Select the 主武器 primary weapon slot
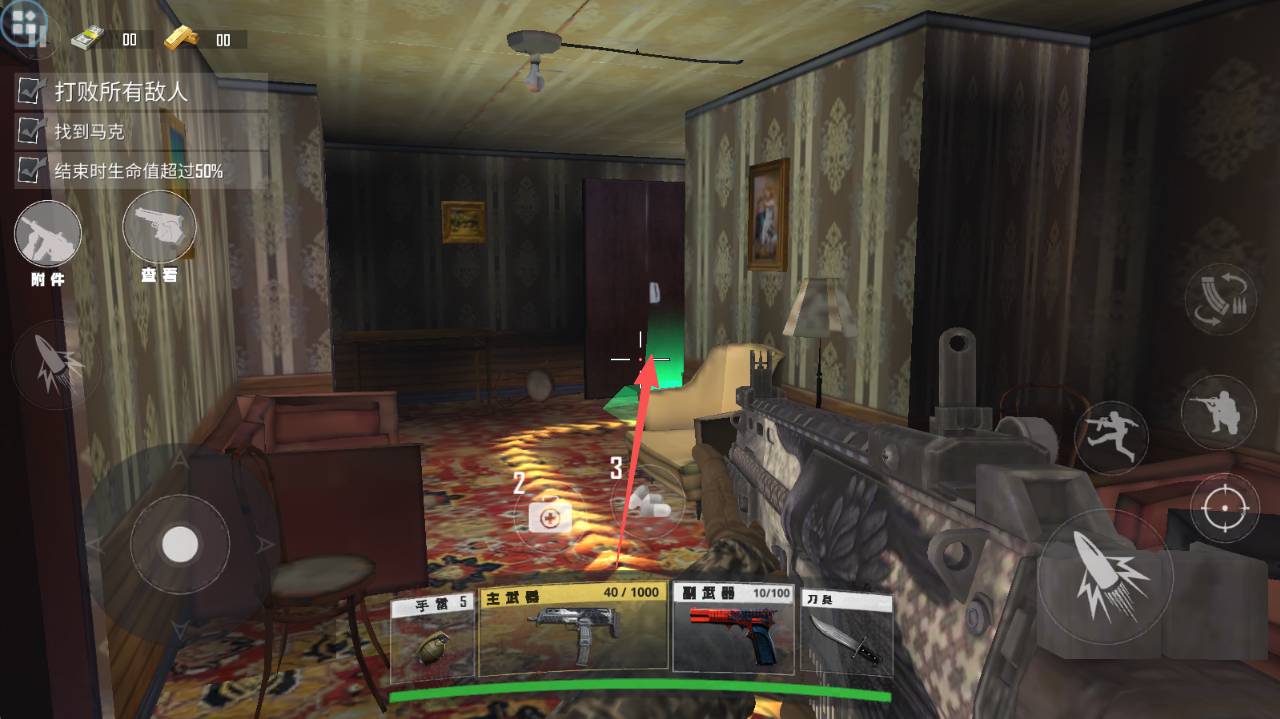This screenshot has width=1280, height=719. pyautogui.click(x=573, y=628)
